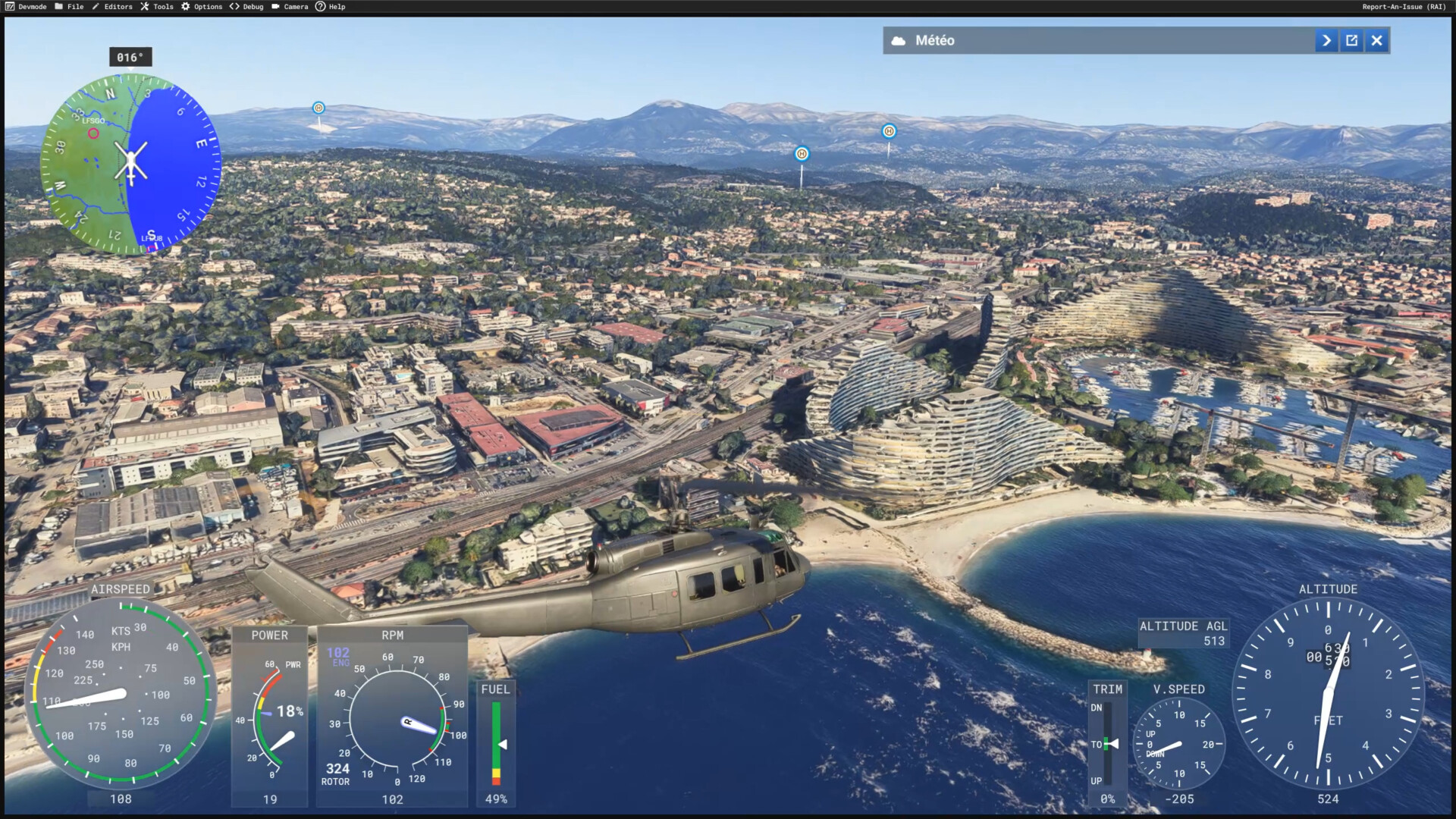The image size is (1456, 819).
Task: Open the Options menu
Action: (x=202, y=7)
